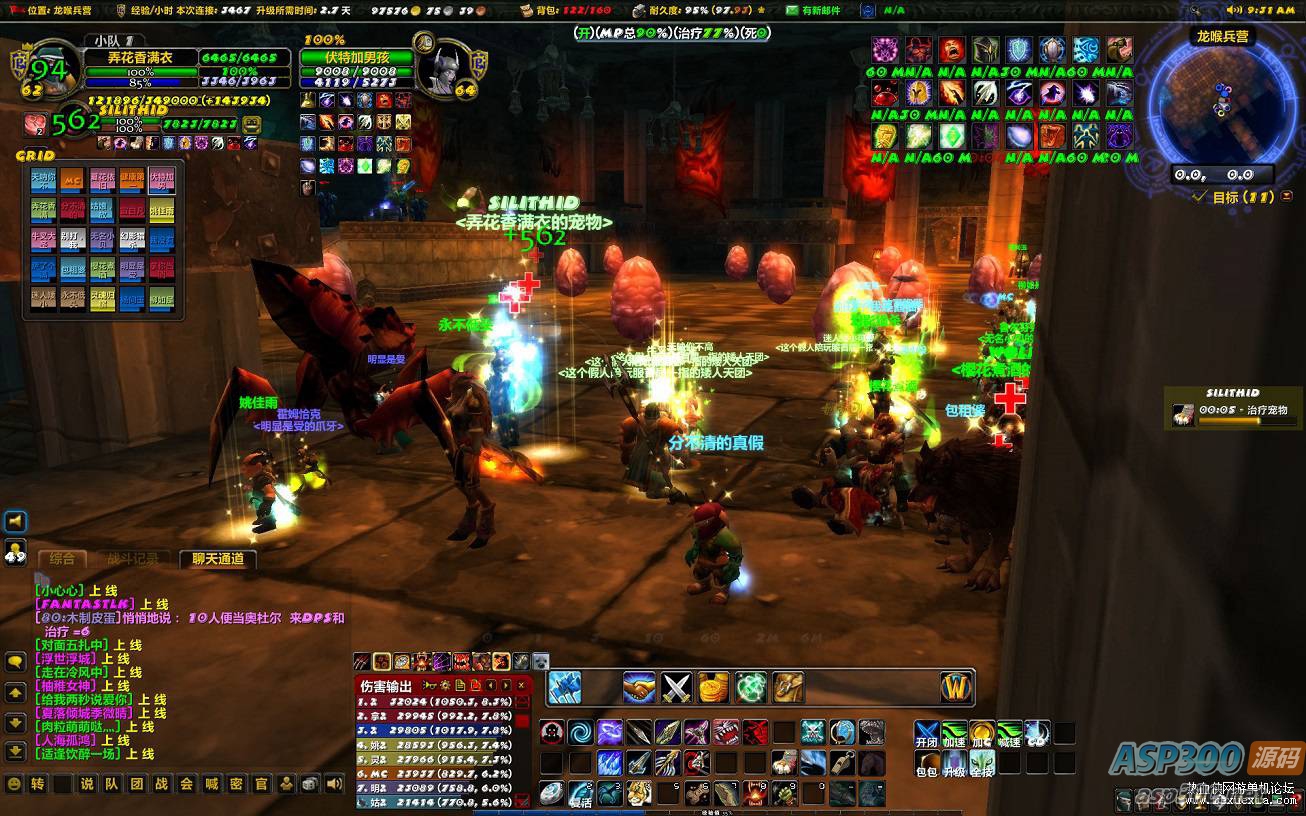Choose the 团 raid channel button
This screenshot has width=1306, height=816.
[x=136, y=784]
